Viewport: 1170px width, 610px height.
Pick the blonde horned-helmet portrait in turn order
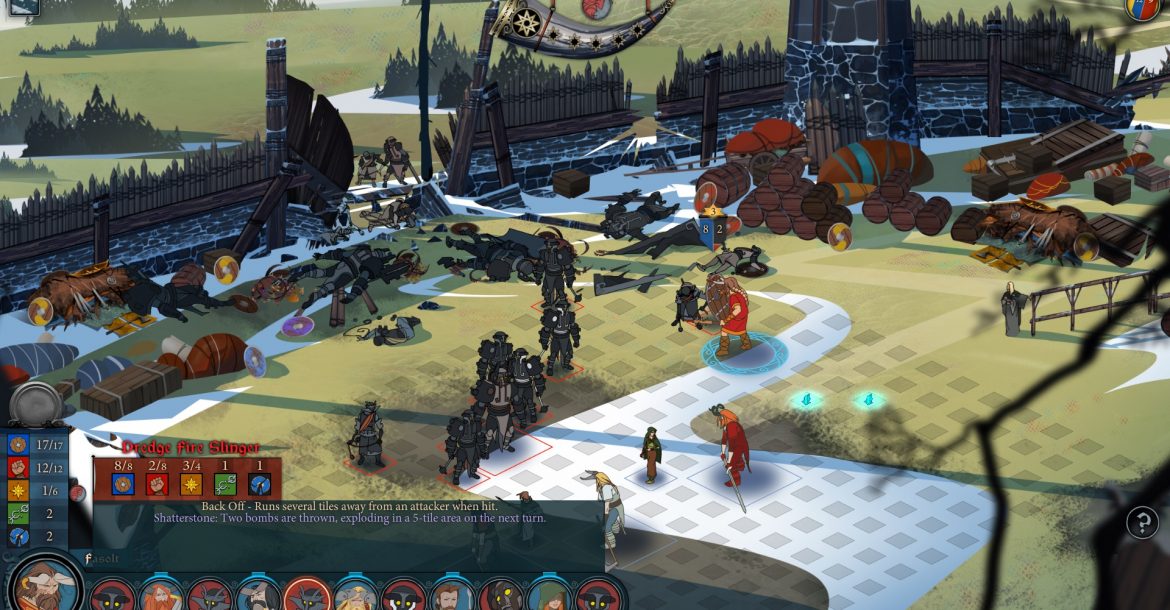pos(355,597)
